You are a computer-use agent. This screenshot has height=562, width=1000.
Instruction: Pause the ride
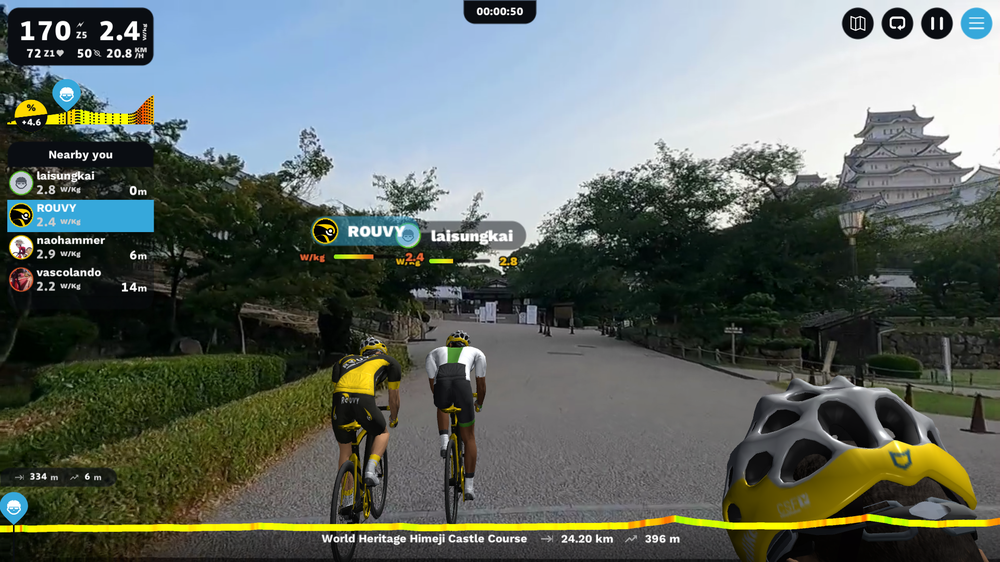tap(937, 23)
